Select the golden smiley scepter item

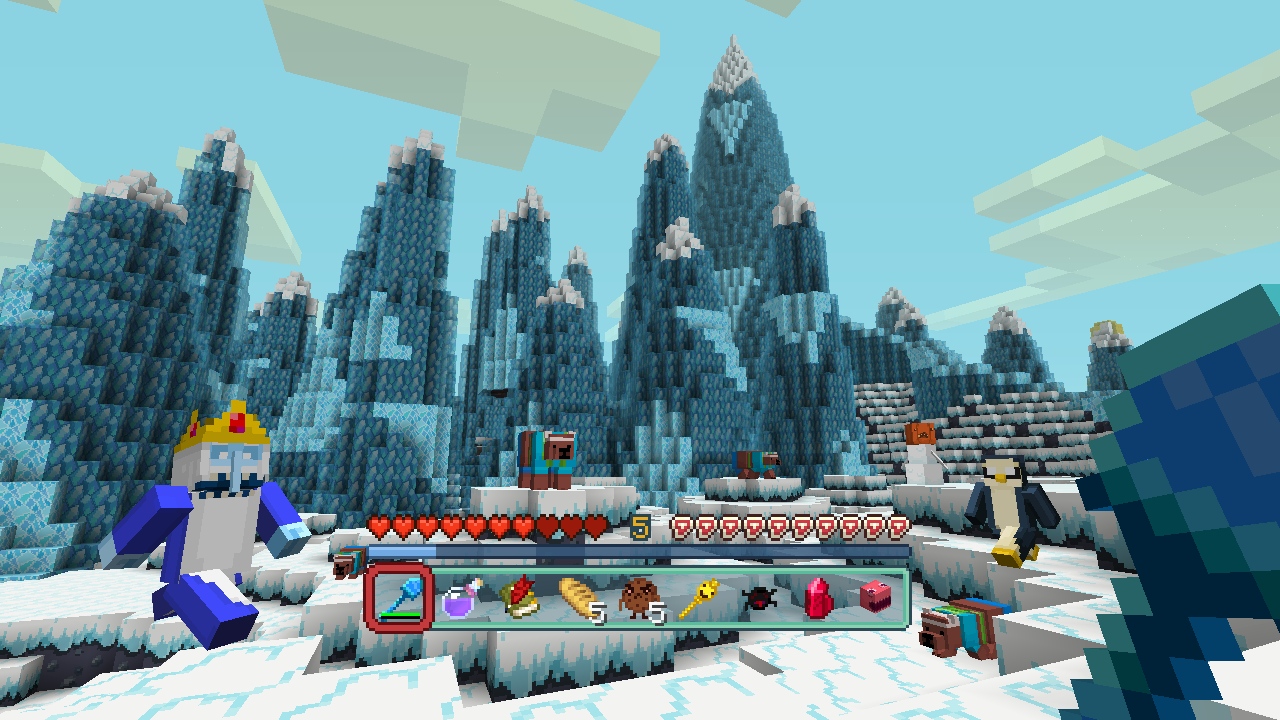698,600
